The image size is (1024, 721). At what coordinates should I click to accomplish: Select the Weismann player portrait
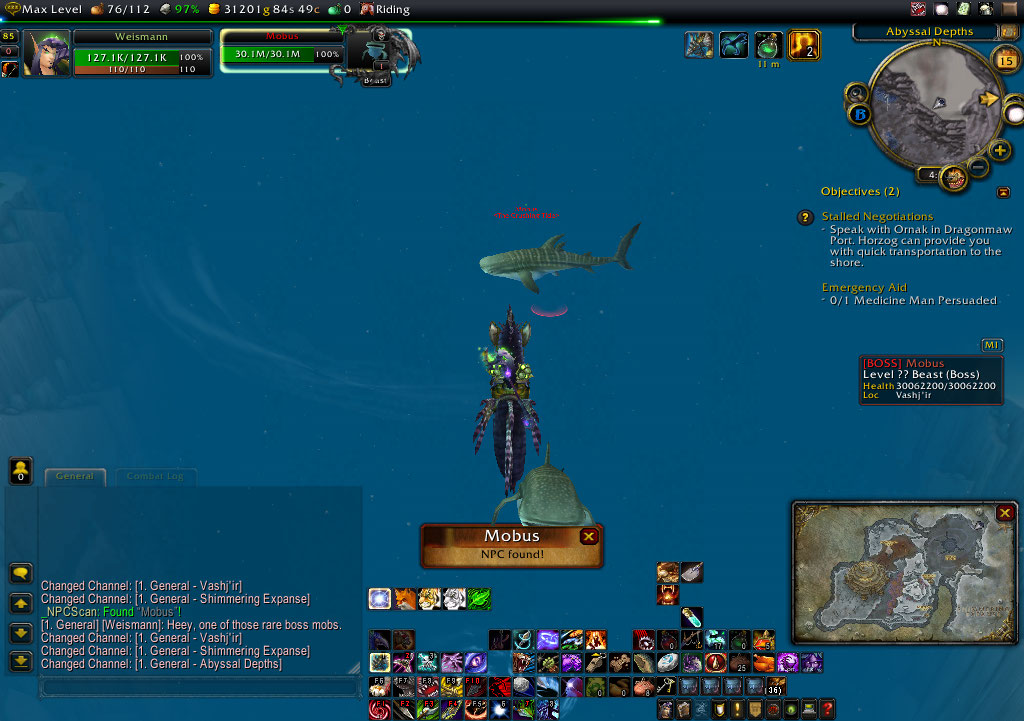coord(46,53)
